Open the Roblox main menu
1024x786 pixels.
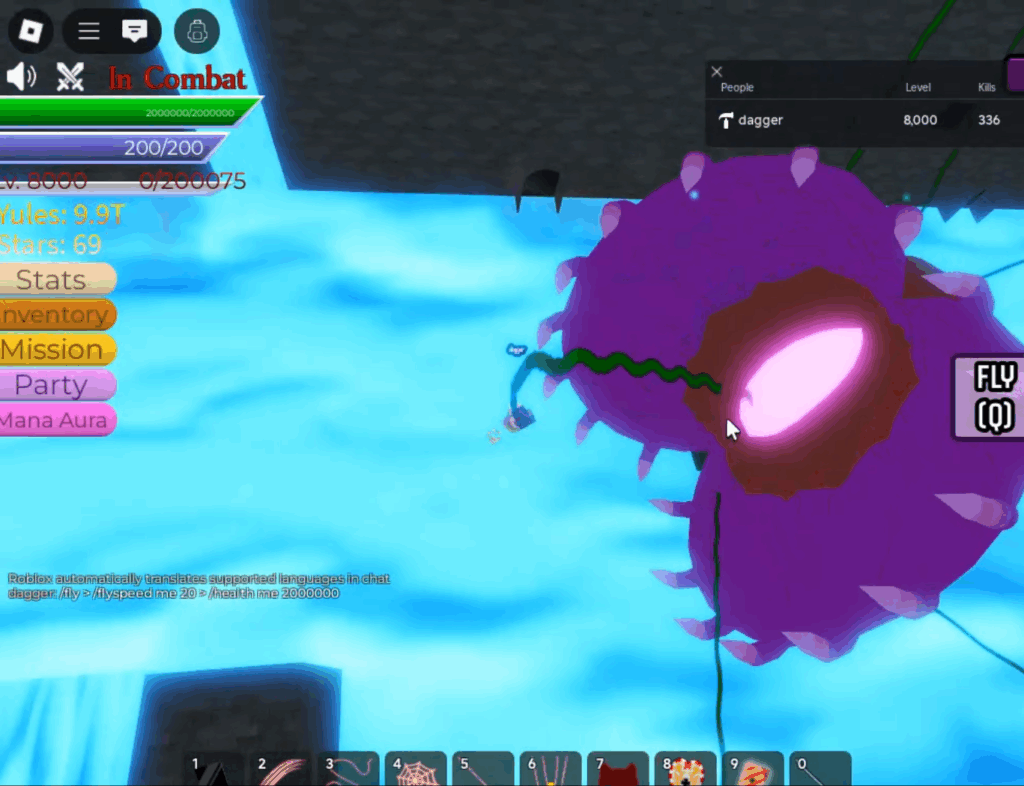[29, 31]
